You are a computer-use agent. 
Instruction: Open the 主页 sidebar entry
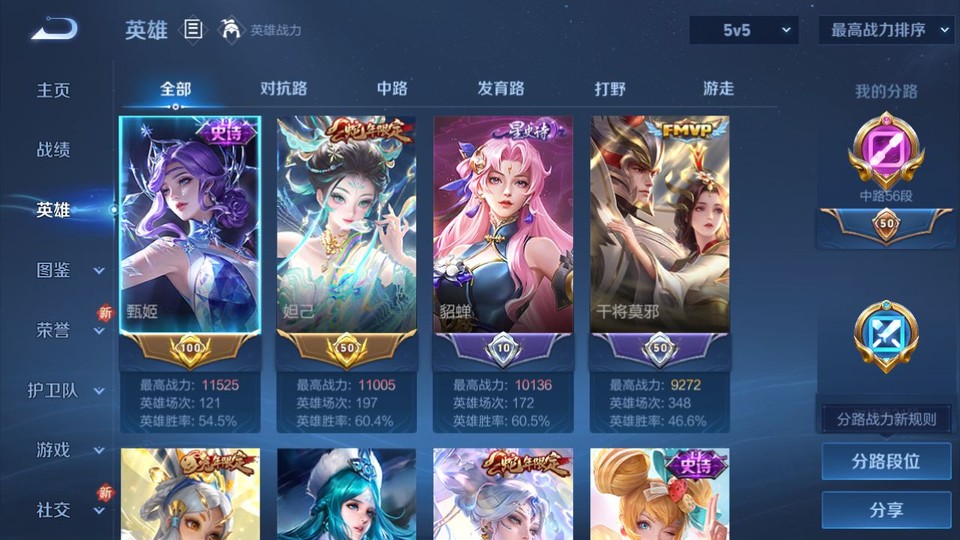click(x=54, y=90)
